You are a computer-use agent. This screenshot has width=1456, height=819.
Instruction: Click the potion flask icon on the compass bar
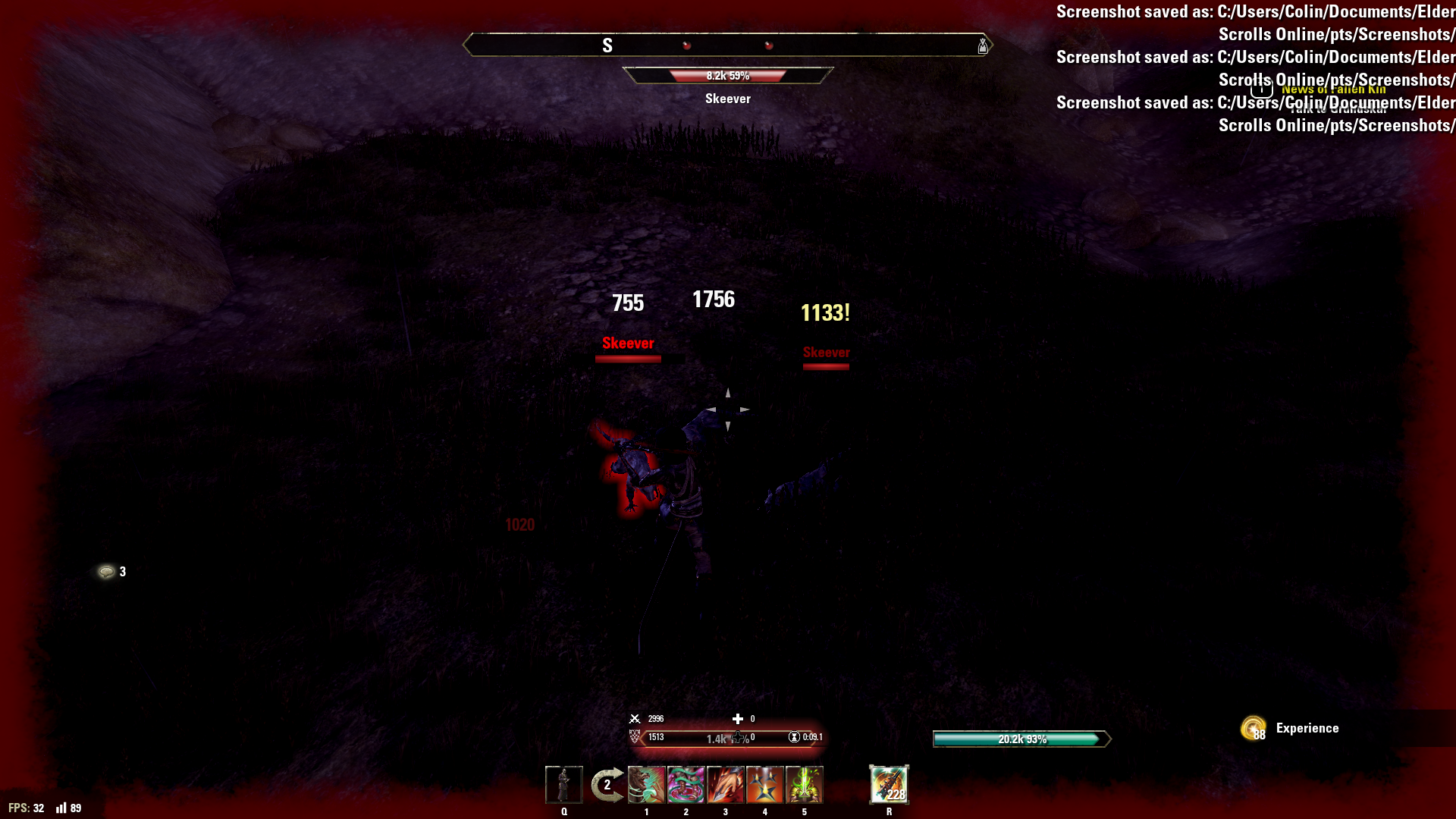pyautogui.click(x=983, y=46)
